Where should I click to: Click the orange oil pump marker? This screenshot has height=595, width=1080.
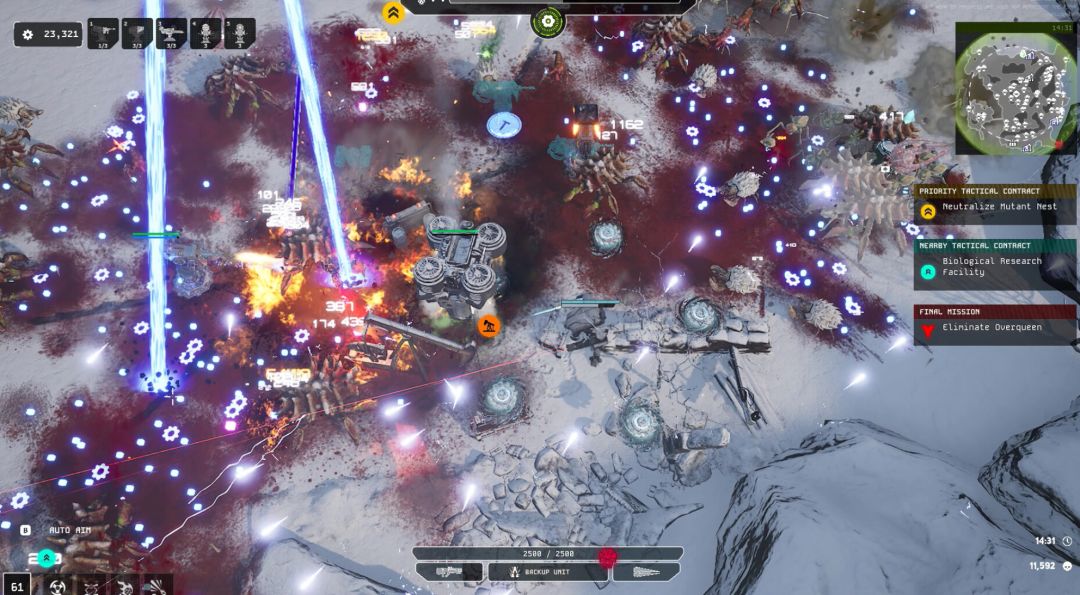pyautogui.click(x=488, y=325)
